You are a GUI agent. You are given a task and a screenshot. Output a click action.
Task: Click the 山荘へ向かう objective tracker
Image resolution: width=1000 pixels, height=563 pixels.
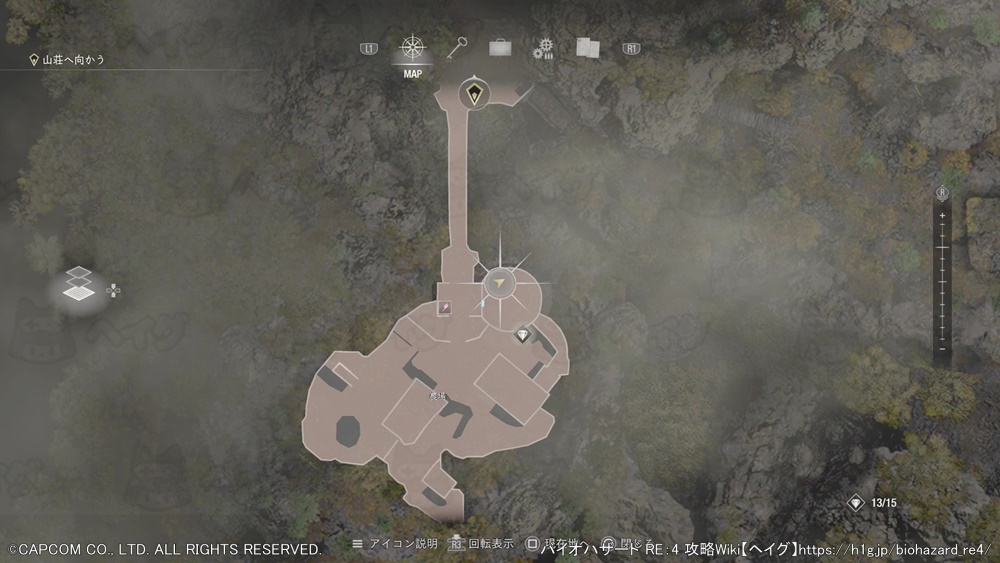click(68, 60)
